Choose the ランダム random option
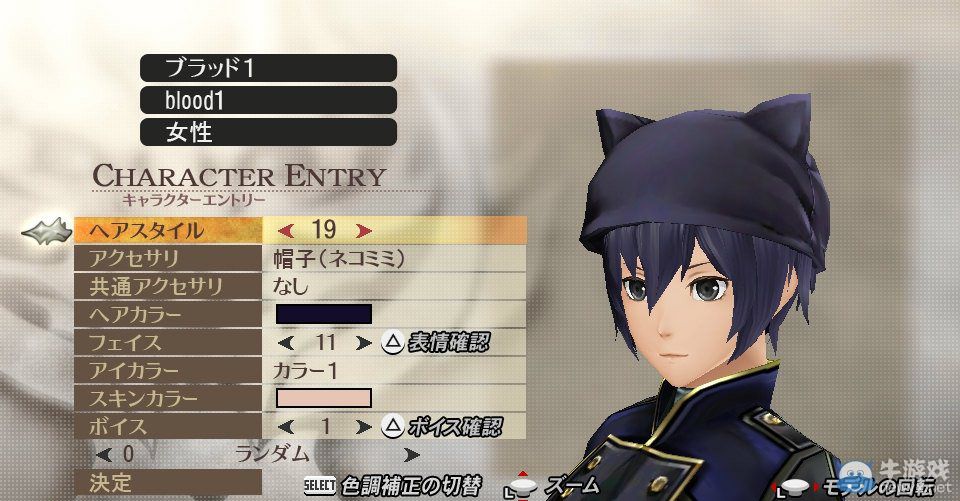The image size is (960, 501). pos(272,454)
